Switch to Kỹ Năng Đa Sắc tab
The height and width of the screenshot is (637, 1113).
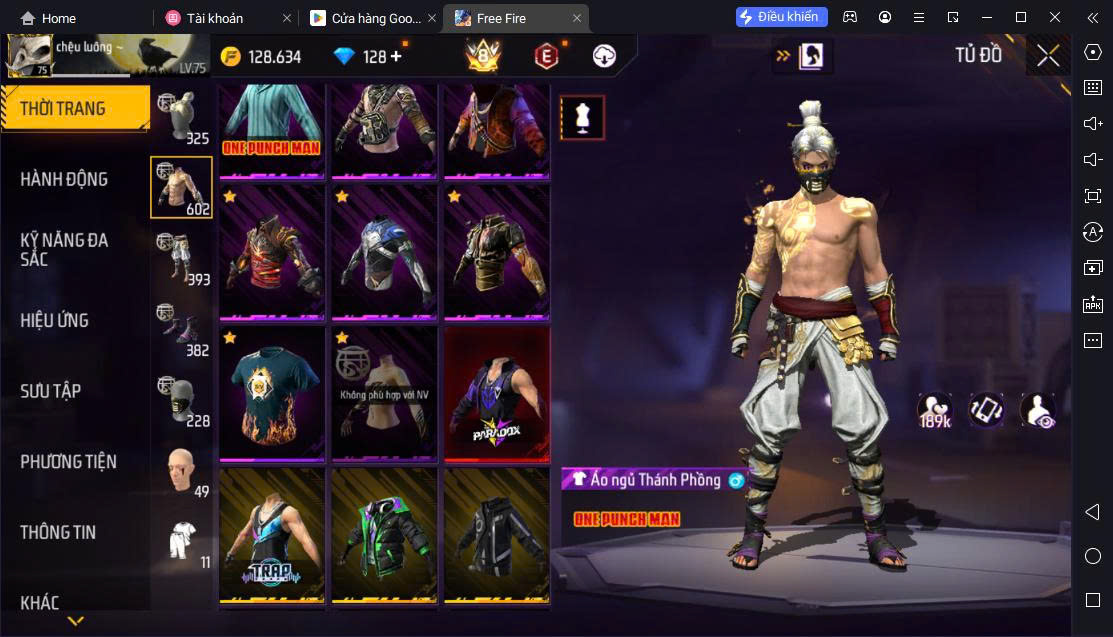[64, 249]
